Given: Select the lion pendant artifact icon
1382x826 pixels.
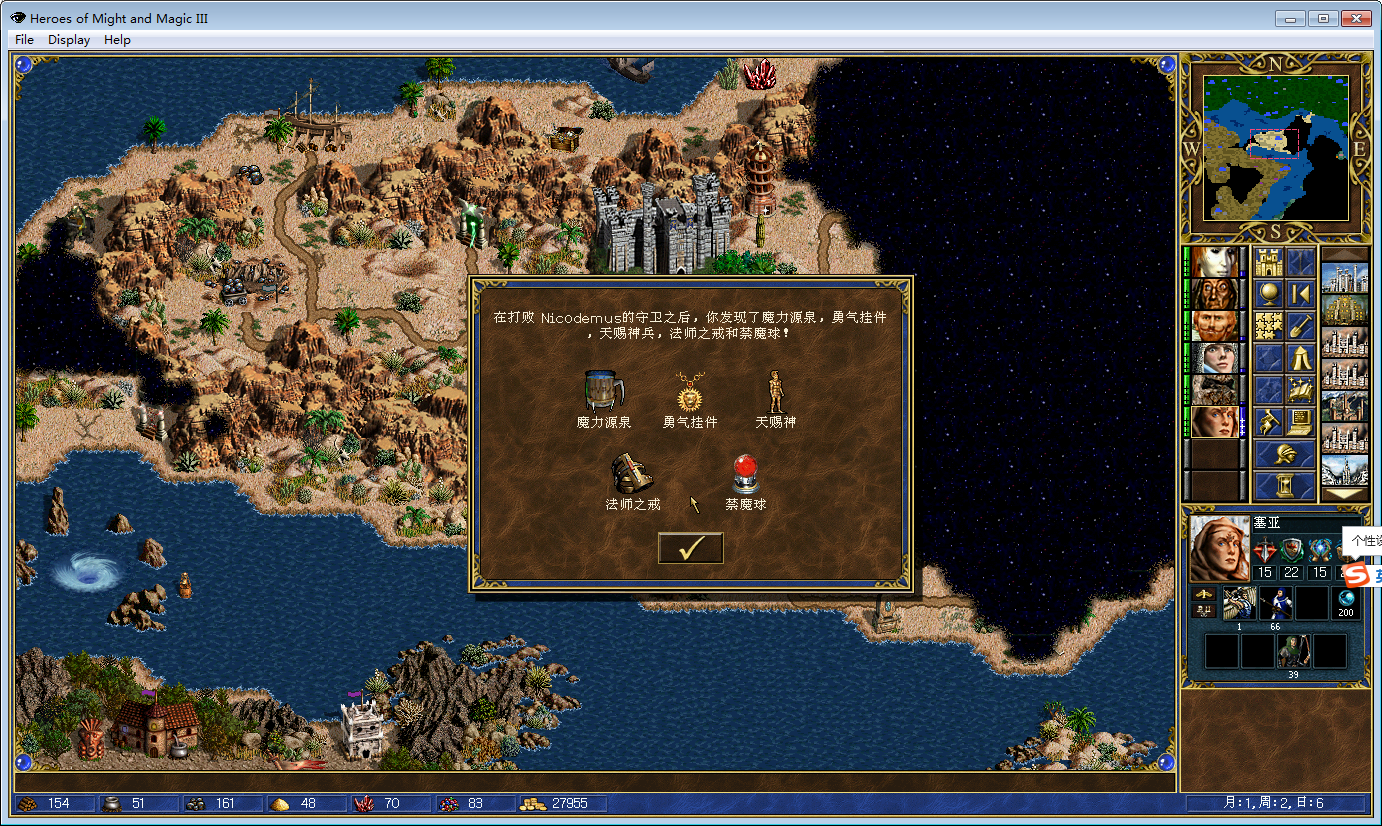Looking at the screenshot, I should click(x=690, y=393).
